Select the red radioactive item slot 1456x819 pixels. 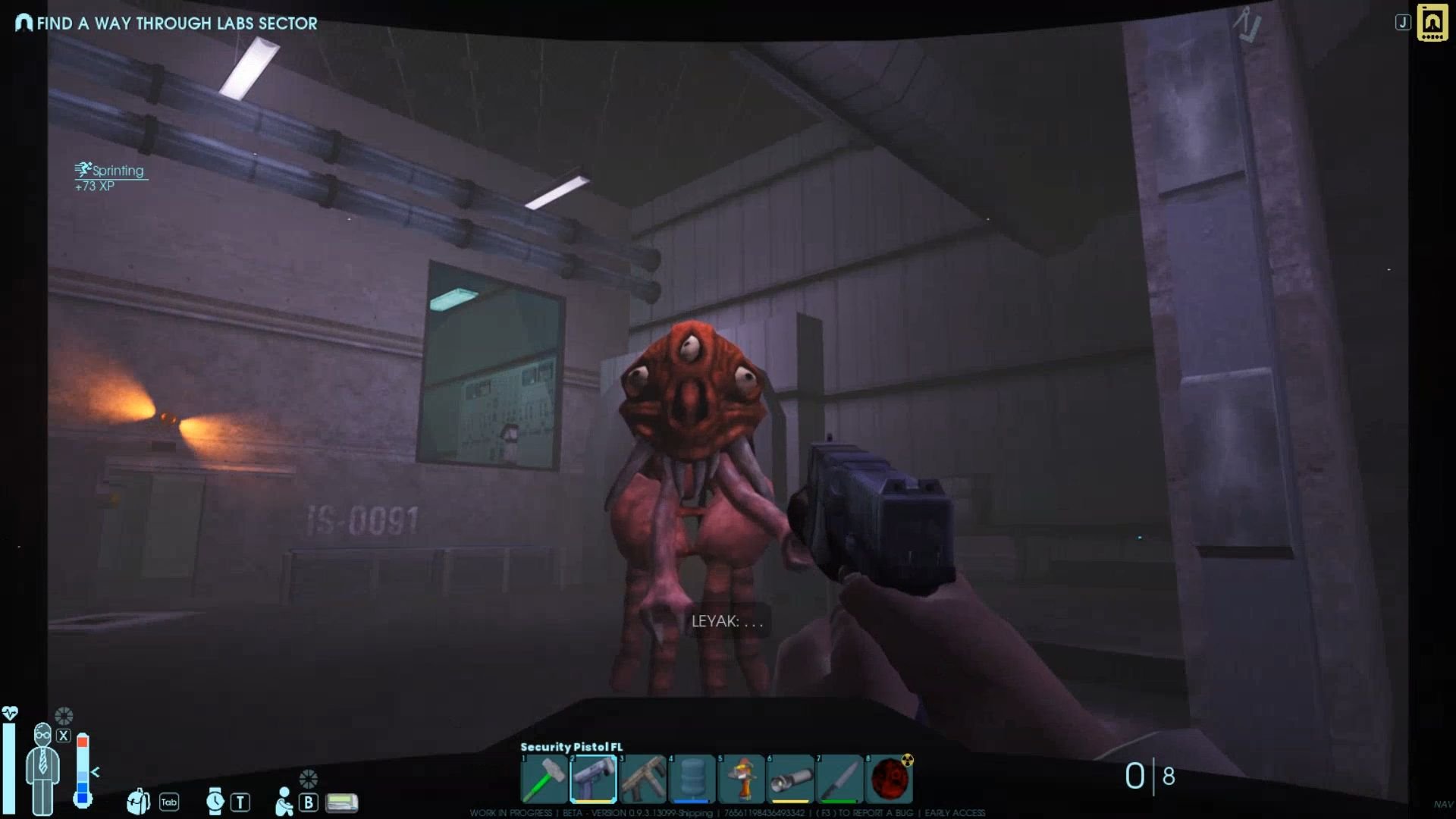(x=890, y=779)
